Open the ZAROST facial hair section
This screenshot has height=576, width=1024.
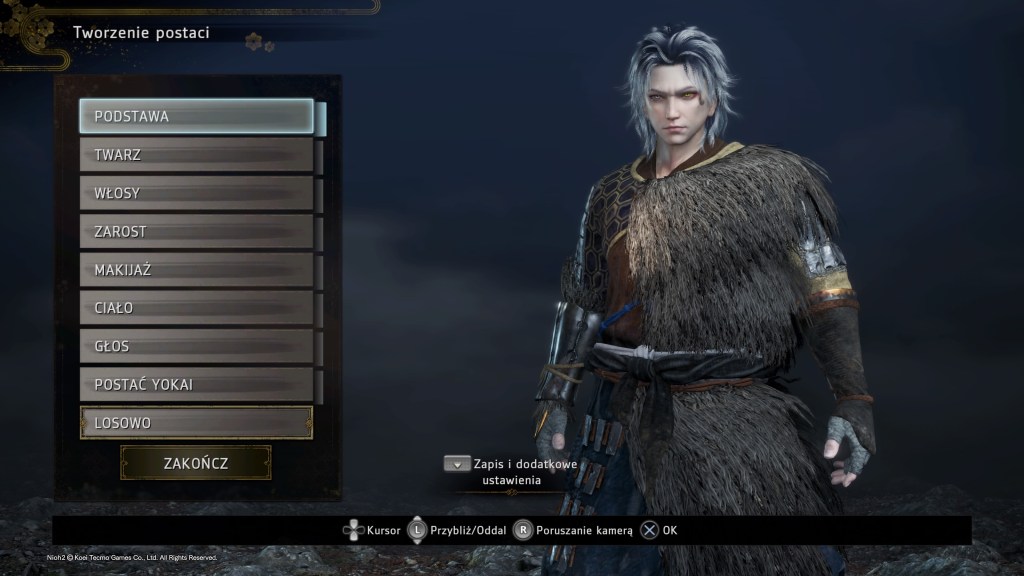click(197, 231)
